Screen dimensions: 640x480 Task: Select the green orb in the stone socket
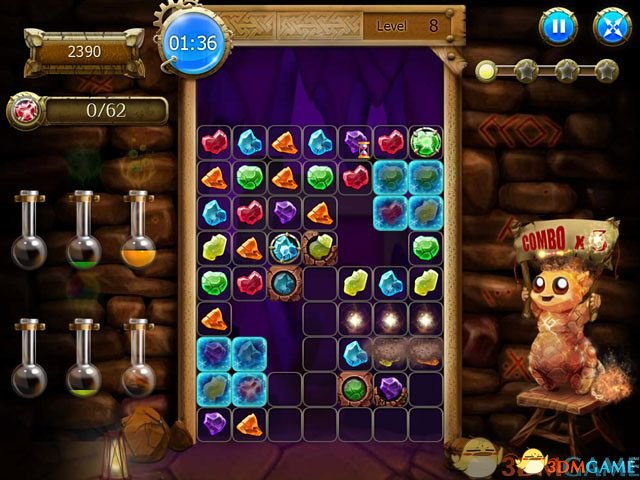pyautogui.click(x=355, y=387)
